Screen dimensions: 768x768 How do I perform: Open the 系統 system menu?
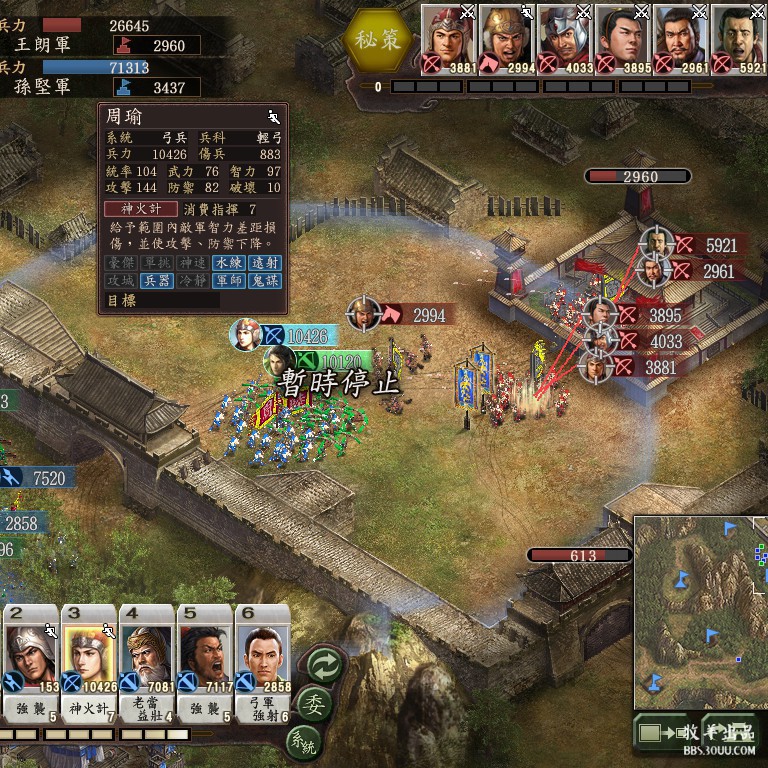click(x=303, y=741)
